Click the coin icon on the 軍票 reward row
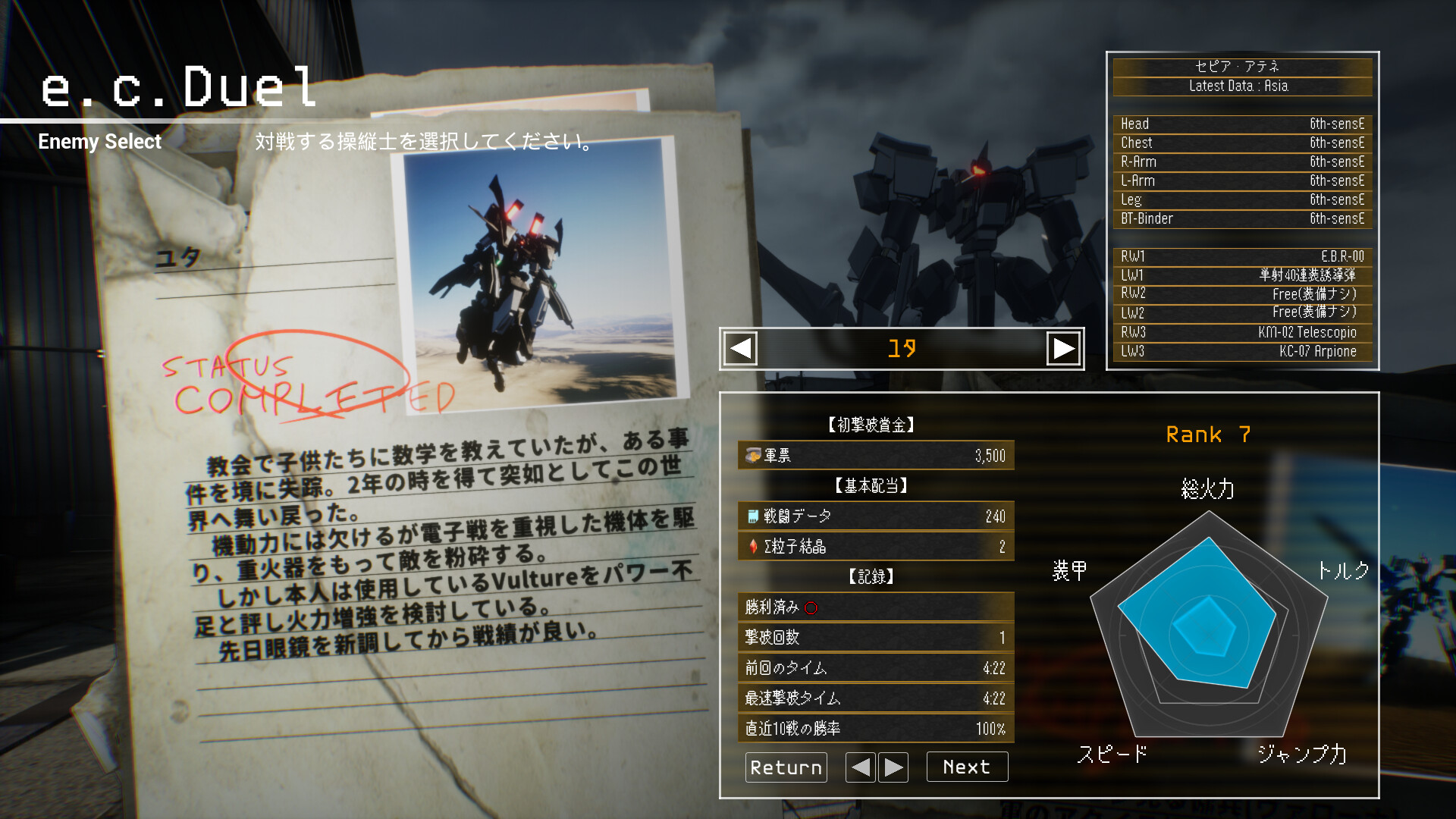 (x=753, y=456)
